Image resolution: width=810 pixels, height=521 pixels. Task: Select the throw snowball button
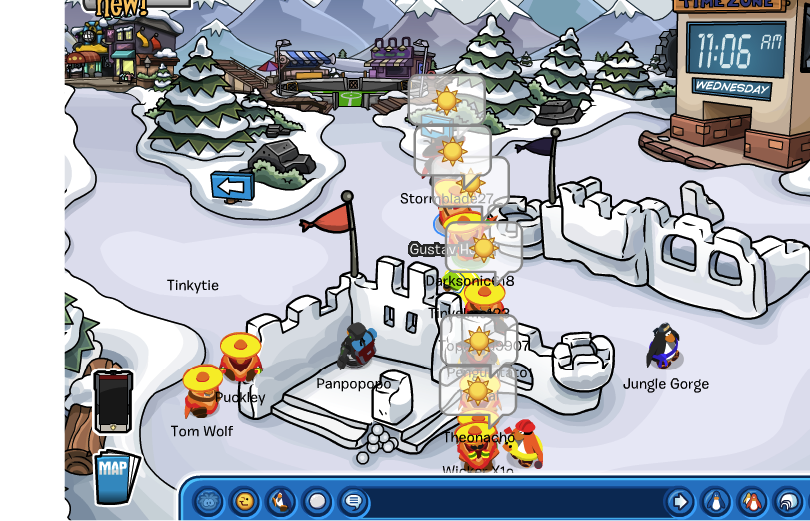coord(317,501)
